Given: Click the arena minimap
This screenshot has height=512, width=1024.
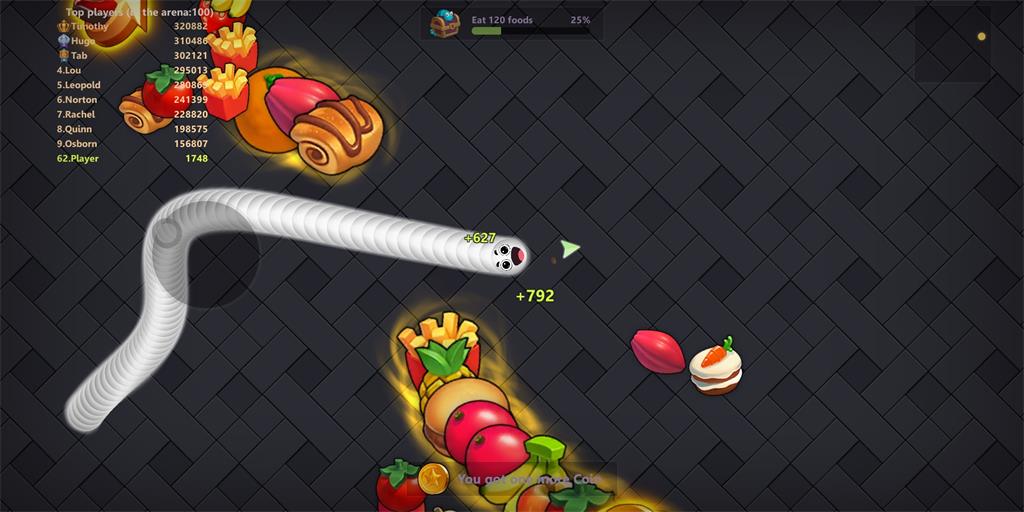Looking at the screenshot, I should pos(952,44).
